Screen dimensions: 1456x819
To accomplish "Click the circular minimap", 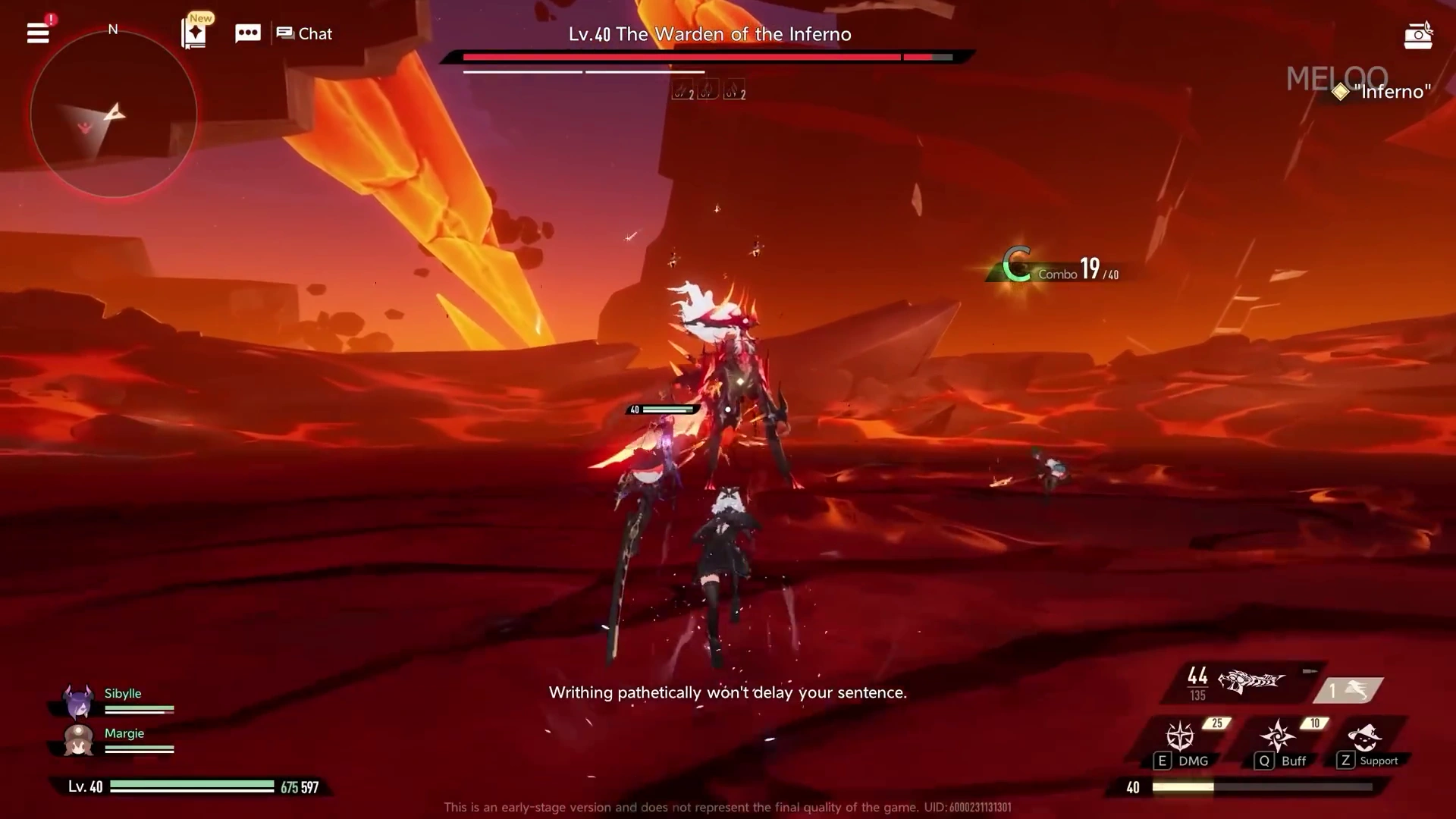I will click(x=114, y=114).
